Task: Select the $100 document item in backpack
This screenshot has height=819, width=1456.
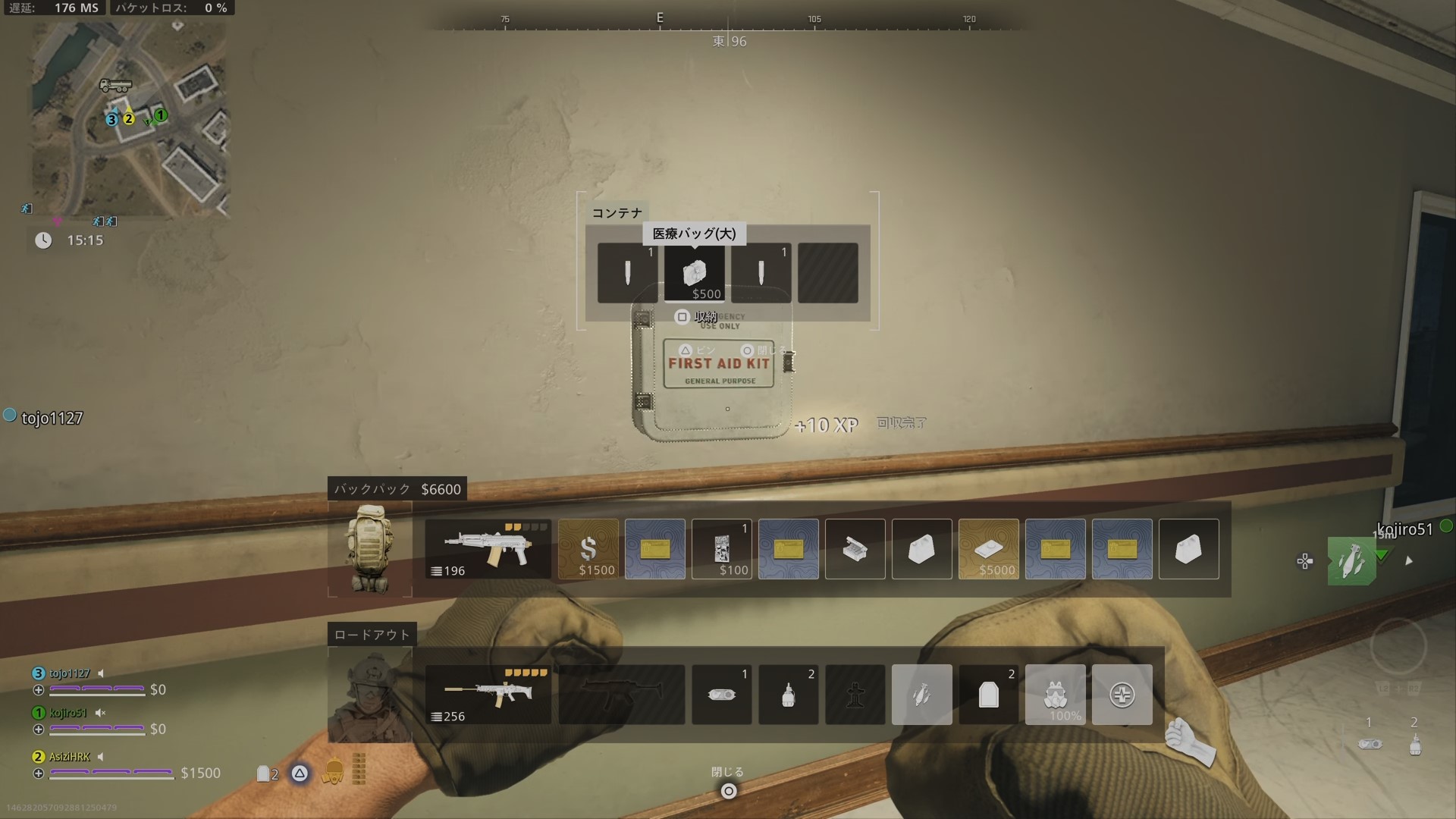Action: 722,548
